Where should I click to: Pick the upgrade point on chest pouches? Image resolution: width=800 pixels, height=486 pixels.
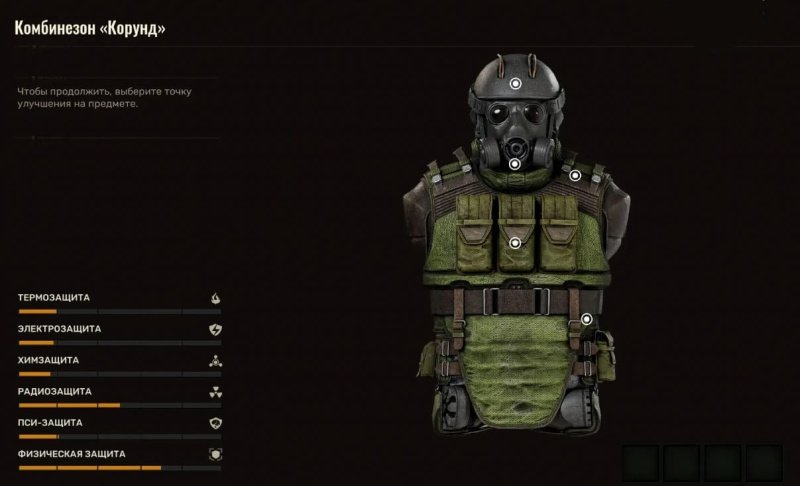pyautogui.click(x=515, y=243)
